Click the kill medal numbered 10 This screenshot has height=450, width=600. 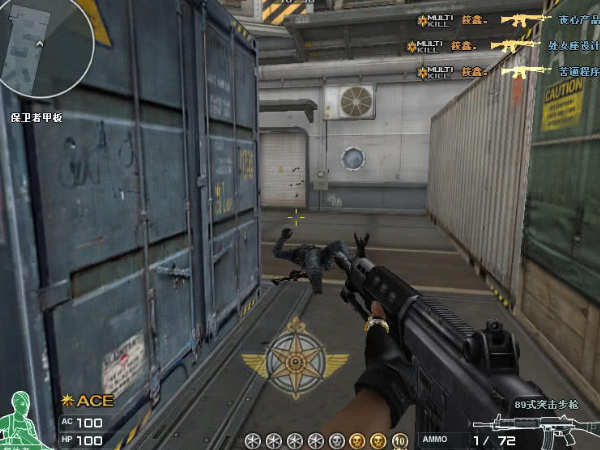click(x=400, y=440)
